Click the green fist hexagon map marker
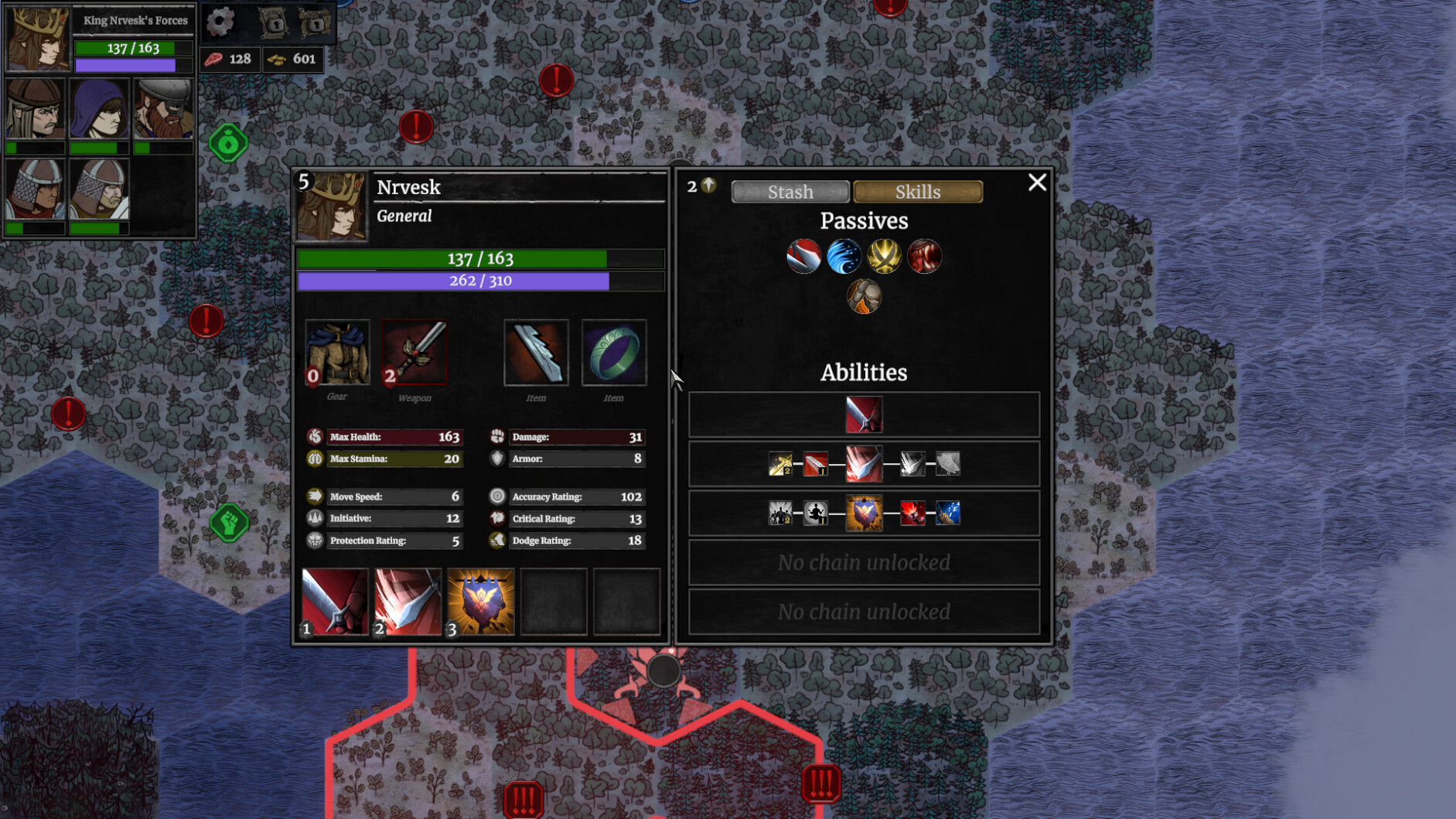Screen dimensions: 1456x819 (230, 524)
